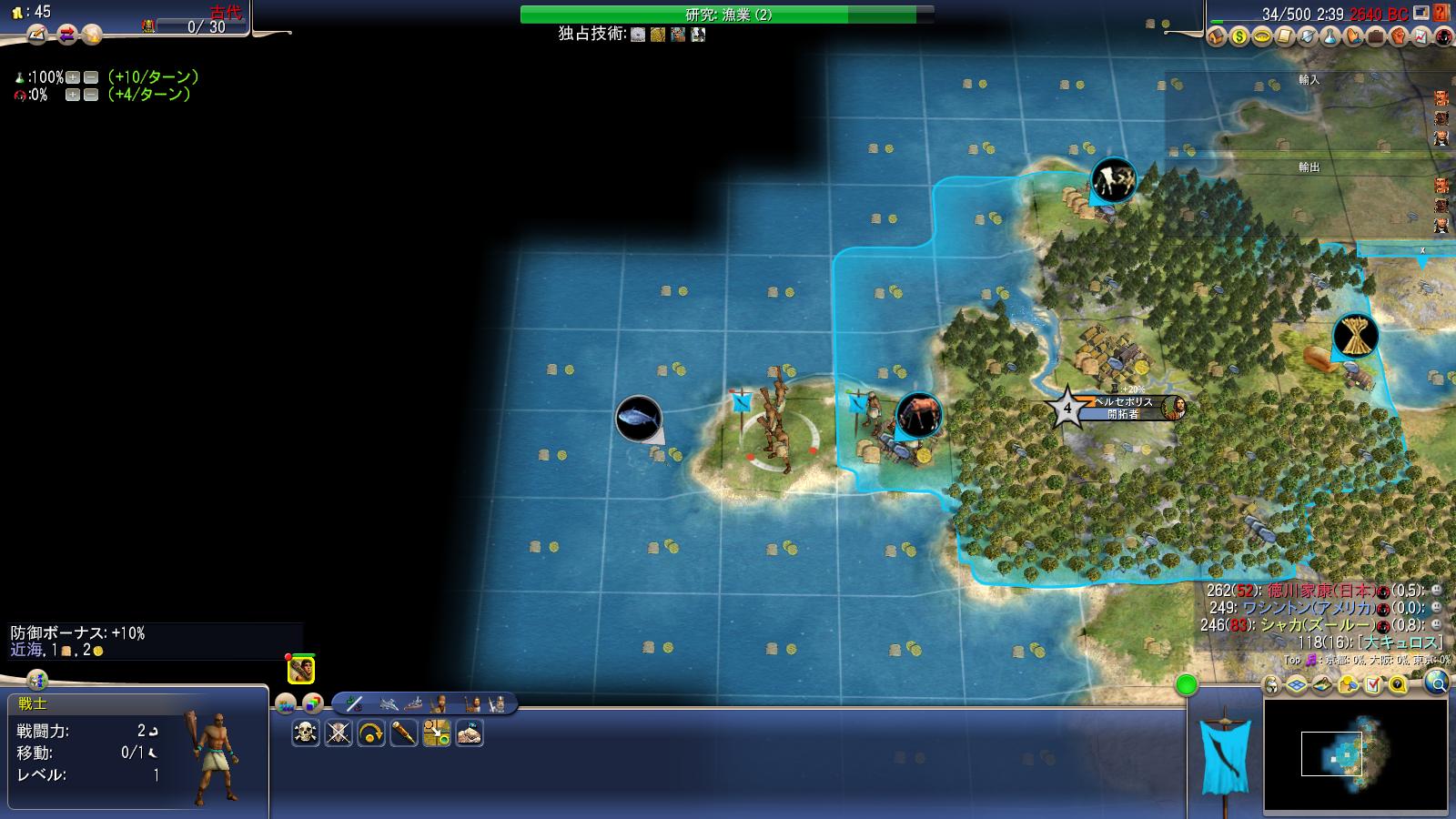Screen dimensions: 1456x819
Task: Select the go-to move command icon
Action: tap(437, 733)
